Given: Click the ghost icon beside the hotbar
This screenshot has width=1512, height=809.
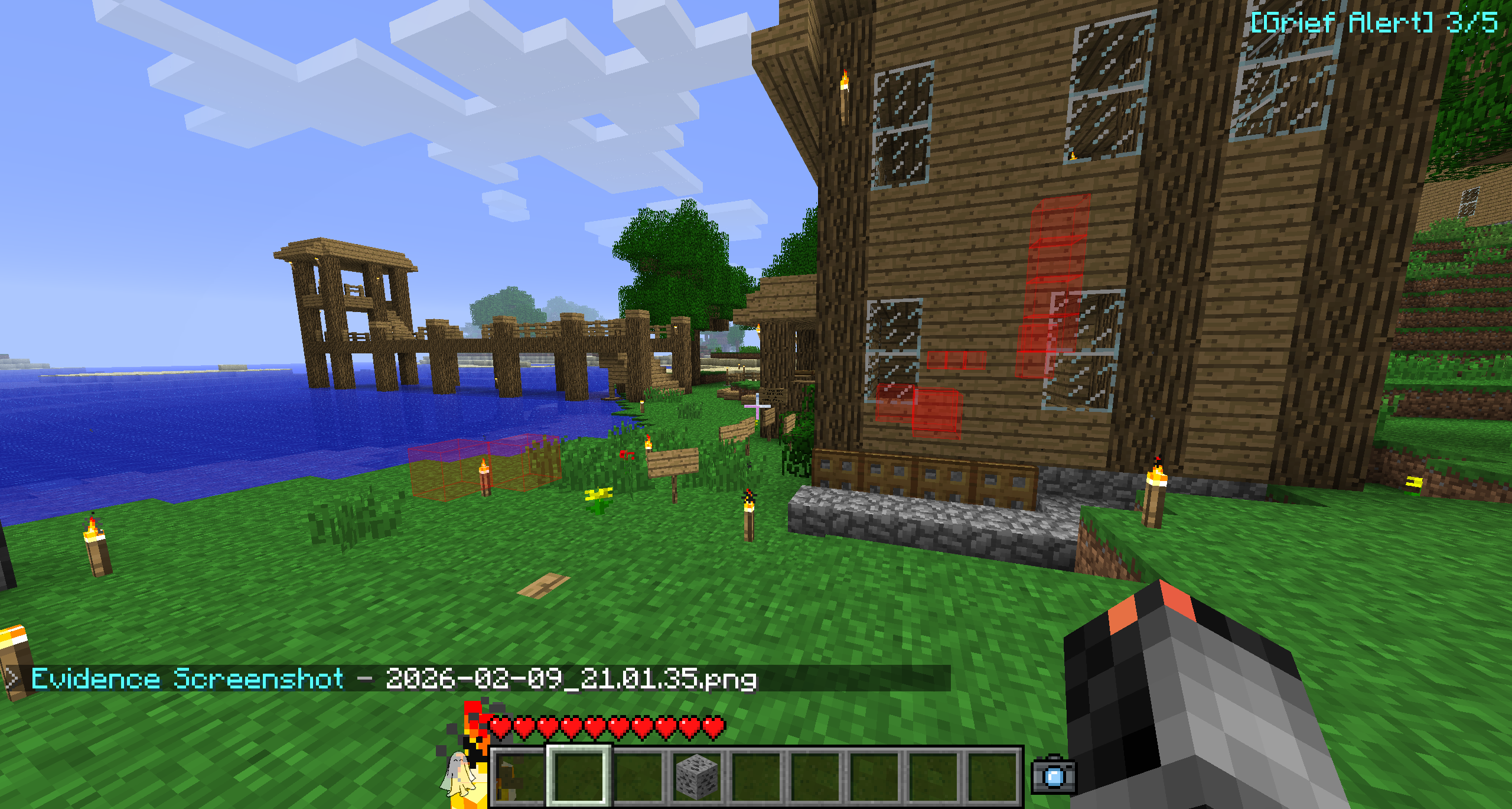Looking at the screenshot, I should coord(458,772).
